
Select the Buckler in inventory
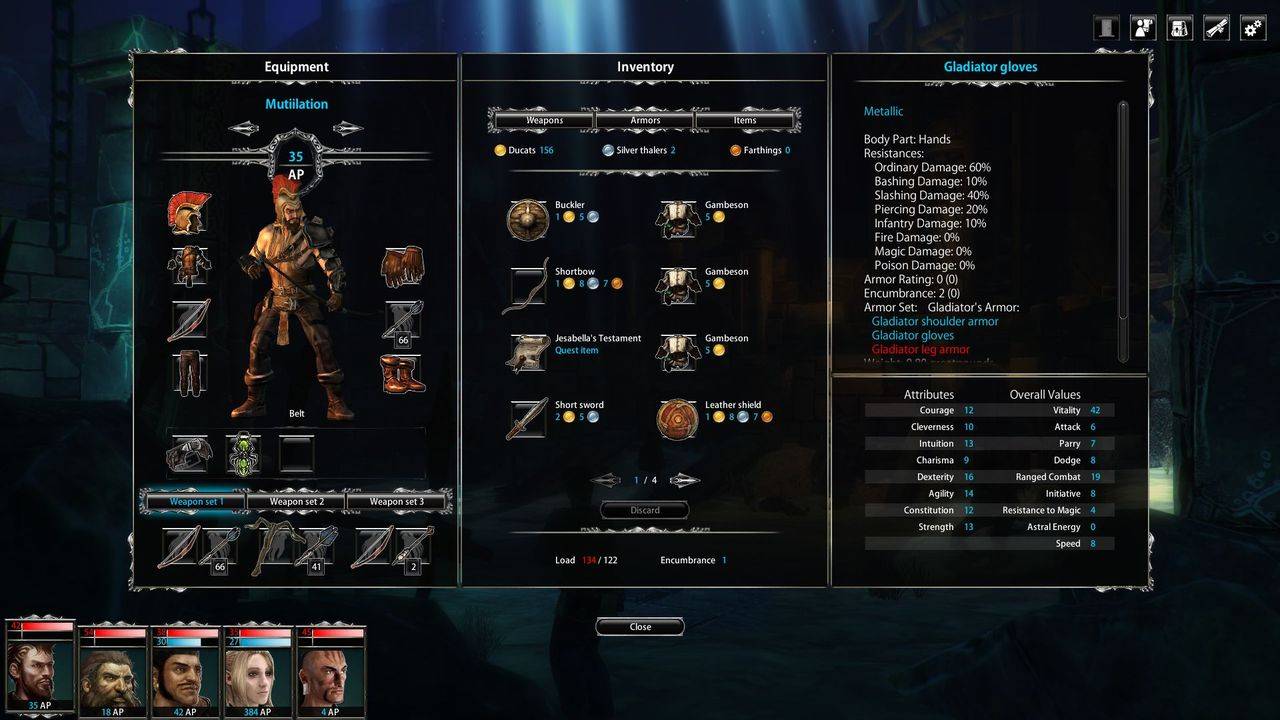[x=527, y=219]
